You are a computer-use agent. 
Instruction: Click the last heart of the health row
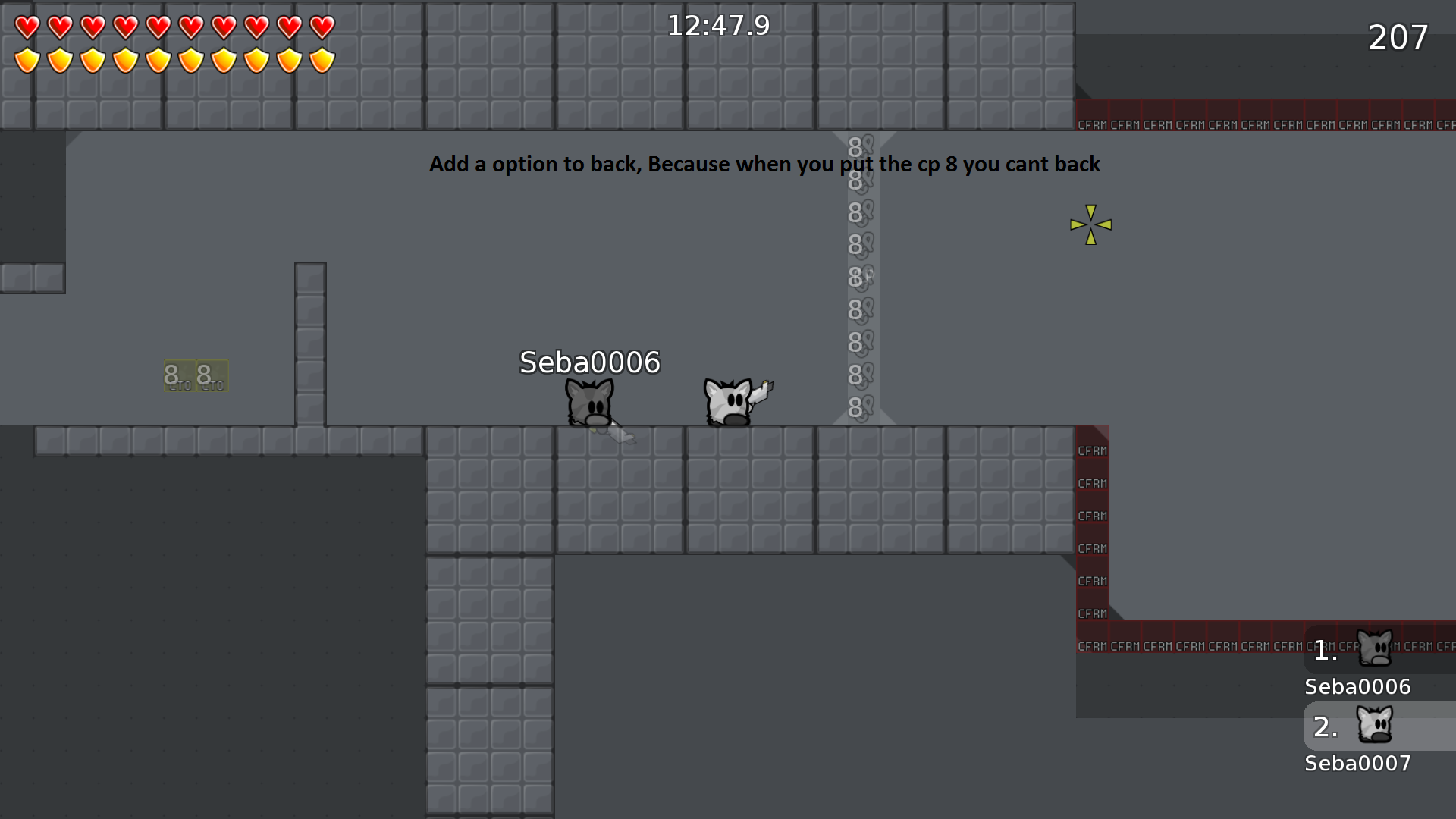click(x=322, y=26)
